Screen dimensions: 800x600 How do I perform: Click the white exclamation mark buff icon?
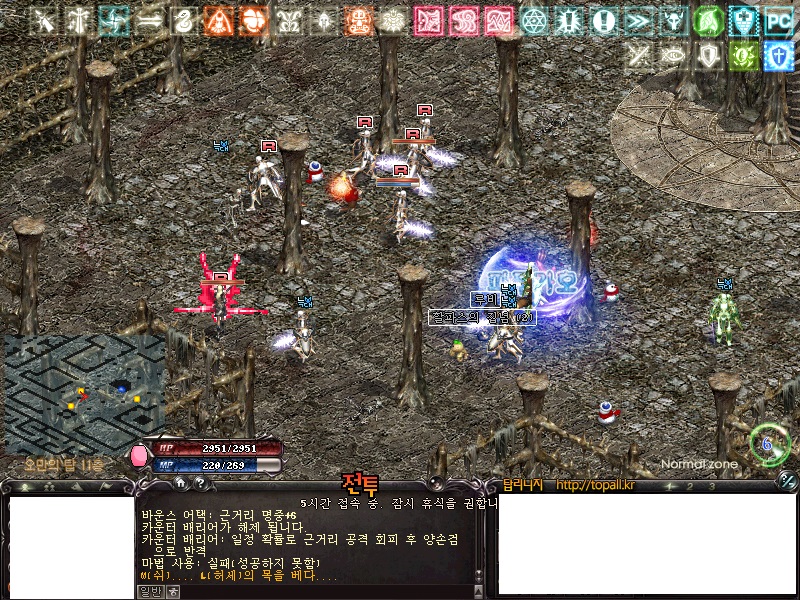[x=603, y=21]
